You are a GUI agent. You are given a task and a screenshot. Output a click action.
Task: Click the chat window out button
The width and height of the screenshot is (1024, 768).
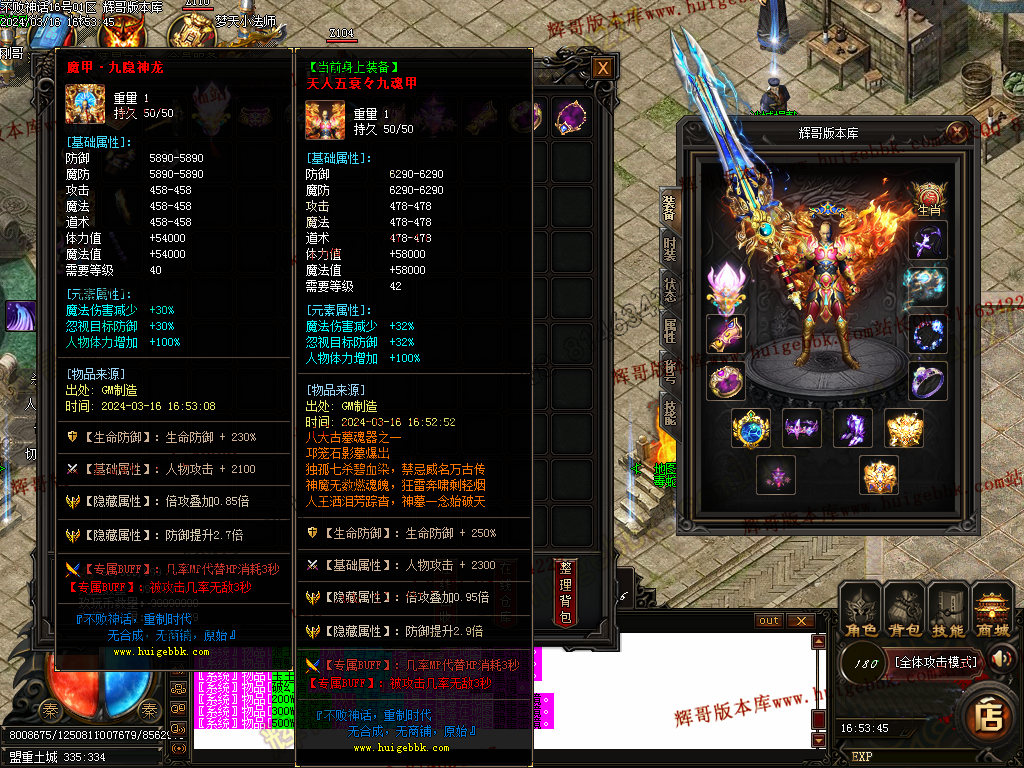[768, 621]
